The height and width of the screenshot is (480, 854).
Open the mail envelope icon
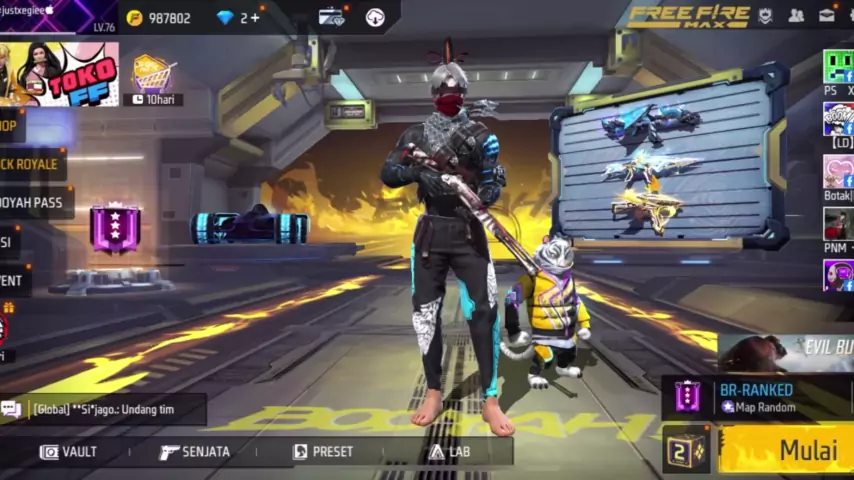click(x=827, y=15)
